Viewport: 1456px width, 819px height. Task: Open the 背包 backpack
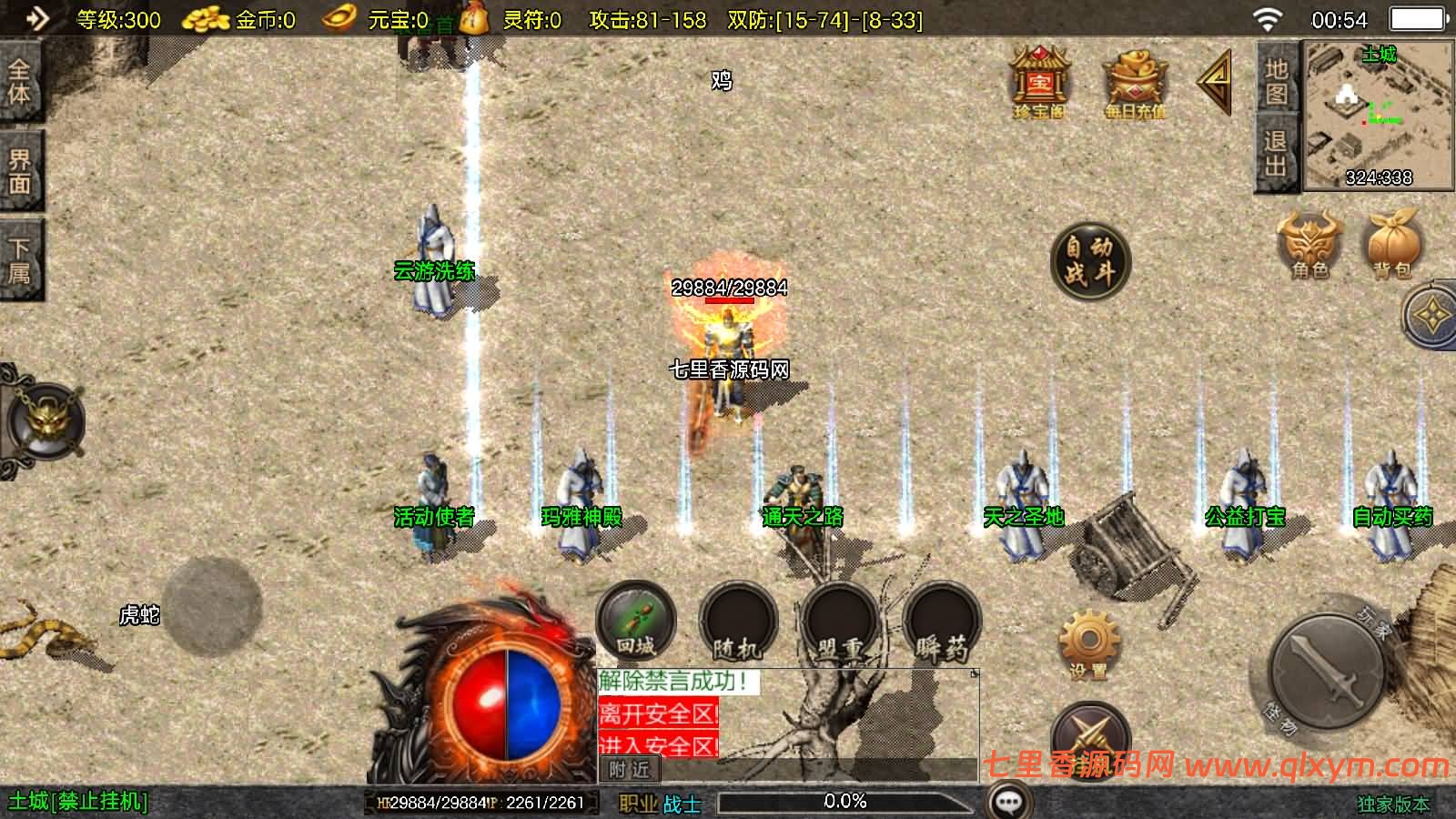[x=1392, y=244]
